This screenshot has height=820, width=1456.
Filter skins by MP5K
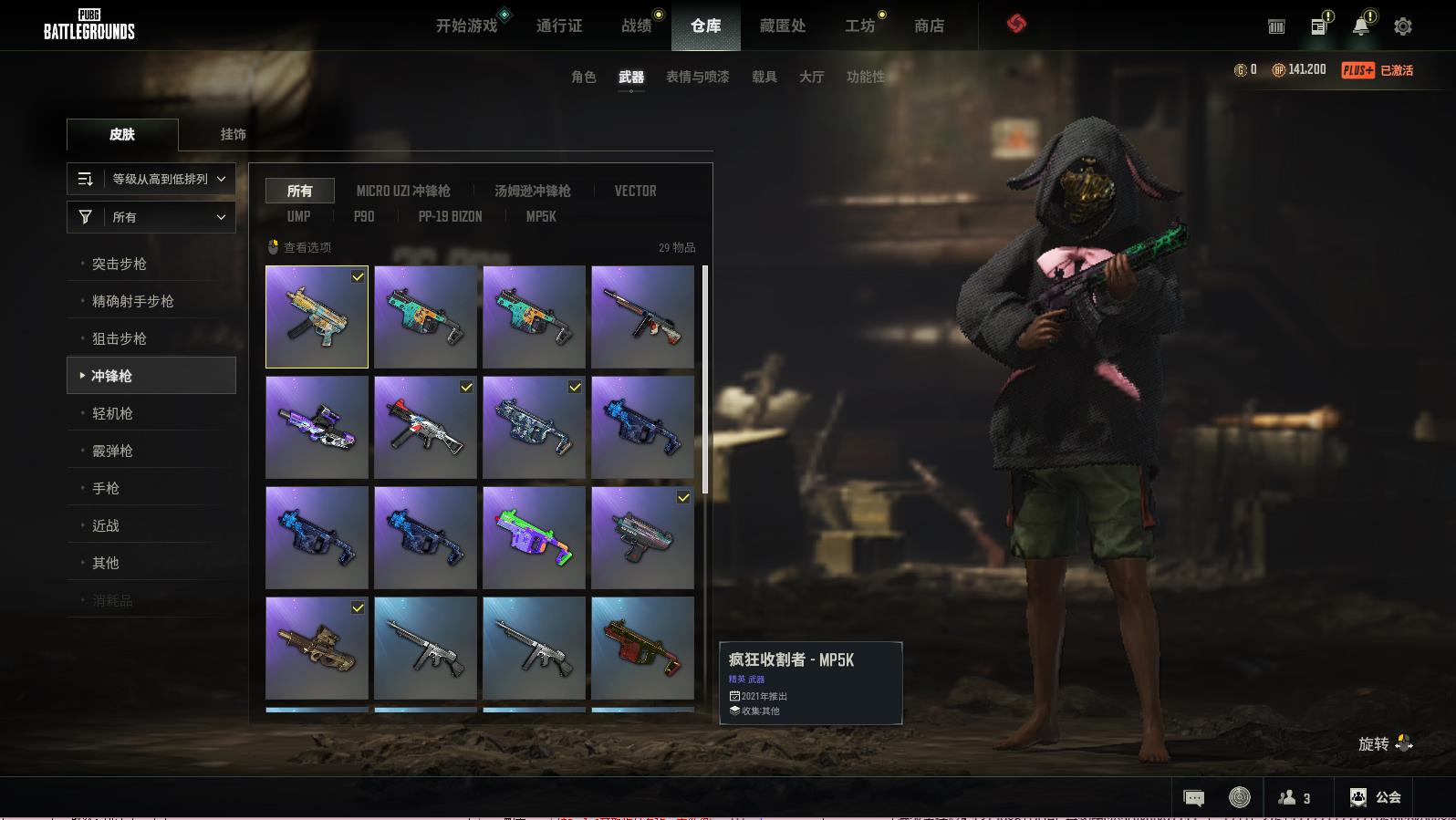(541, 216)
